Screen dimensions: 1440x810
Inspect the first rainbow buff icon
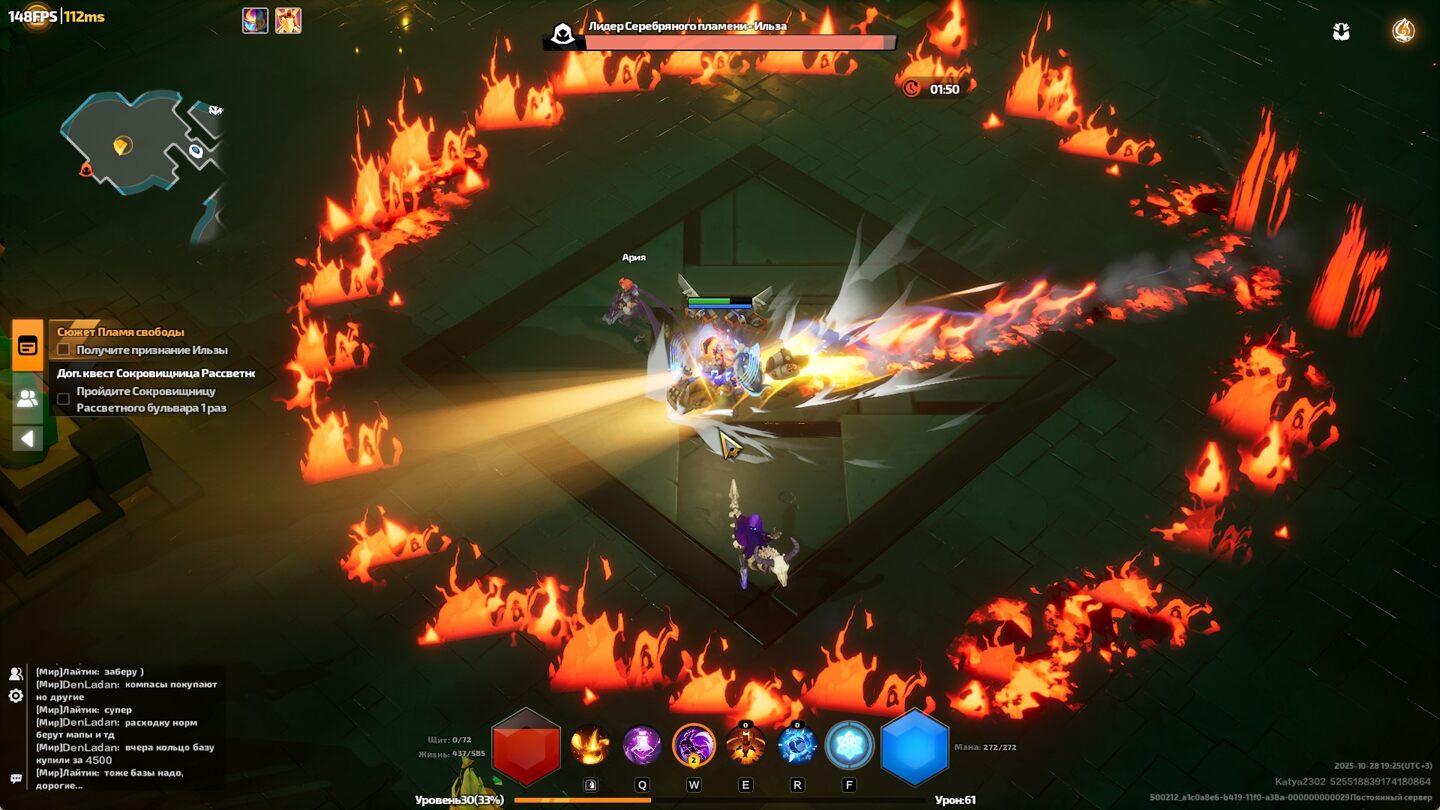[255, 20]
